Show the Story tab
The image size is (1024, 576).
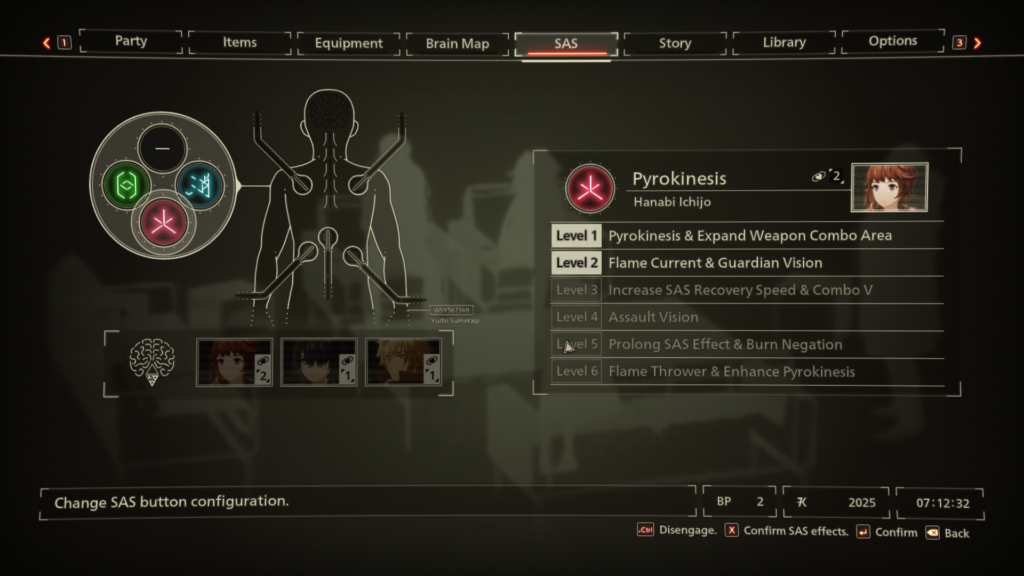pos(675,43)
